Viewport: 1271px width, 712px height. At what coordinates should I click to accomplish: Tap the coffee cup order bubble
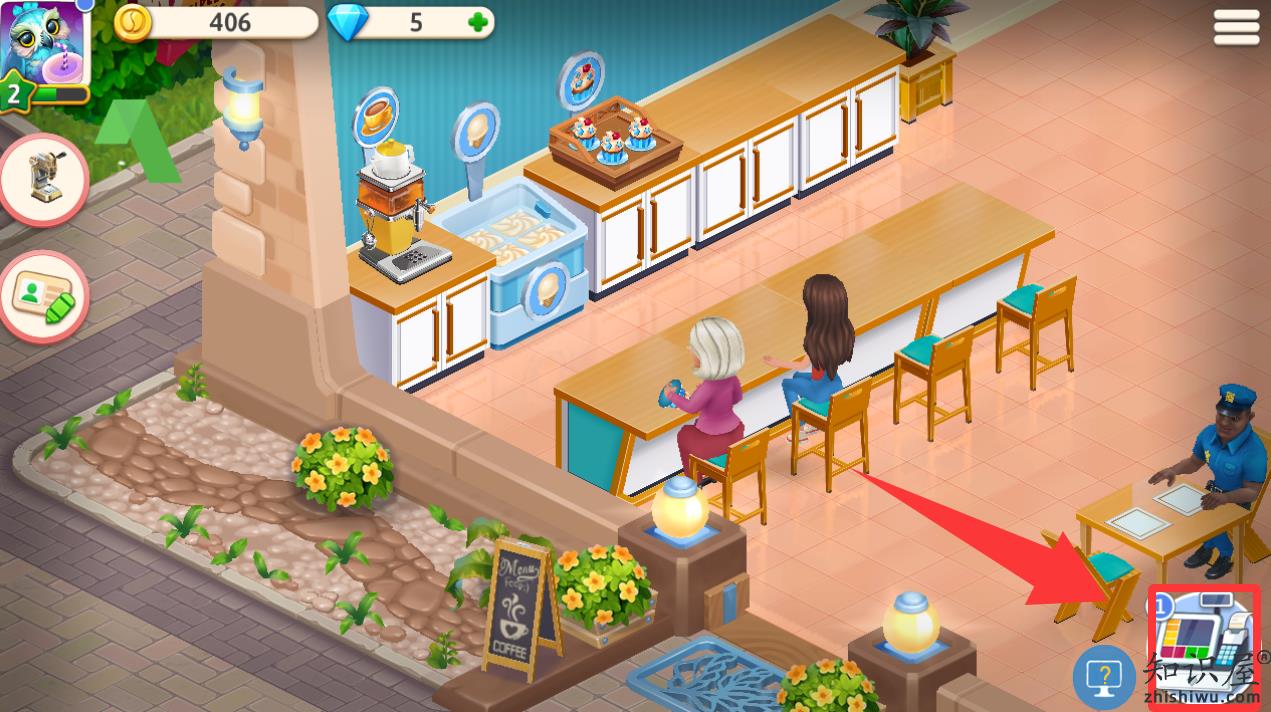pyautogui.click(x=376, y=116)
